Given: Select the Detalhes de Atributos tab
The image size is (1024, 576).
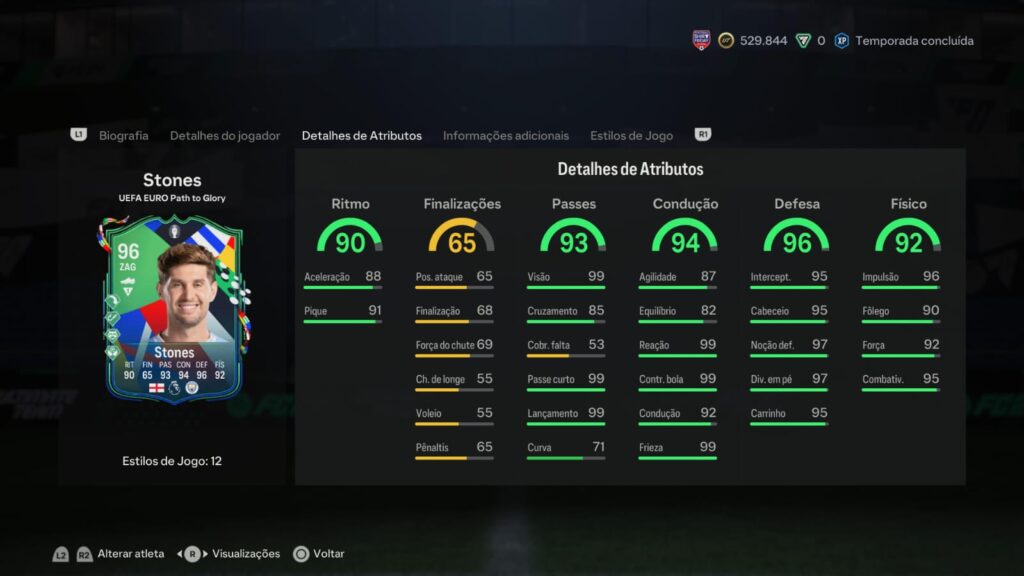Looking at the screenshot, I should click(361, 135).
